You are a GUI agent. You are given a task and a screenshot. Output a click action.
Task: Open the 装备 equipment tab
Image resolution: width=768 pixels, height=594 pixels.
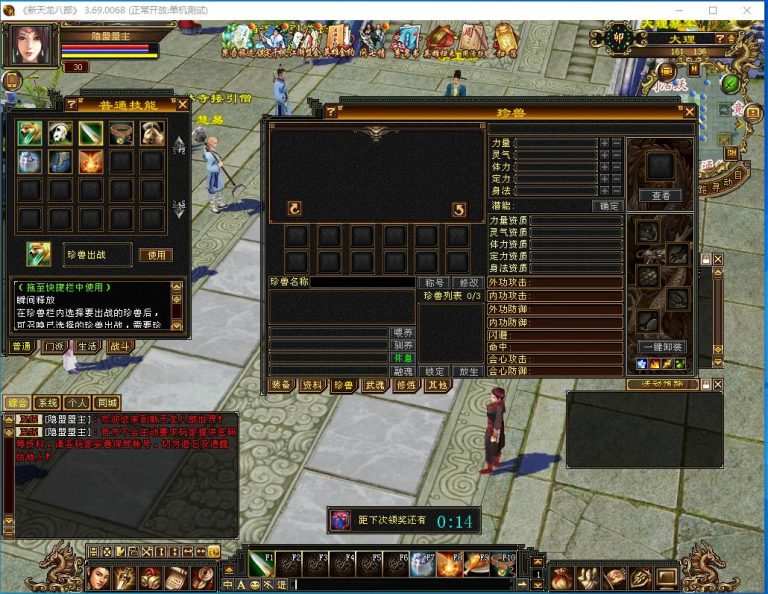[x=282, y=385]
